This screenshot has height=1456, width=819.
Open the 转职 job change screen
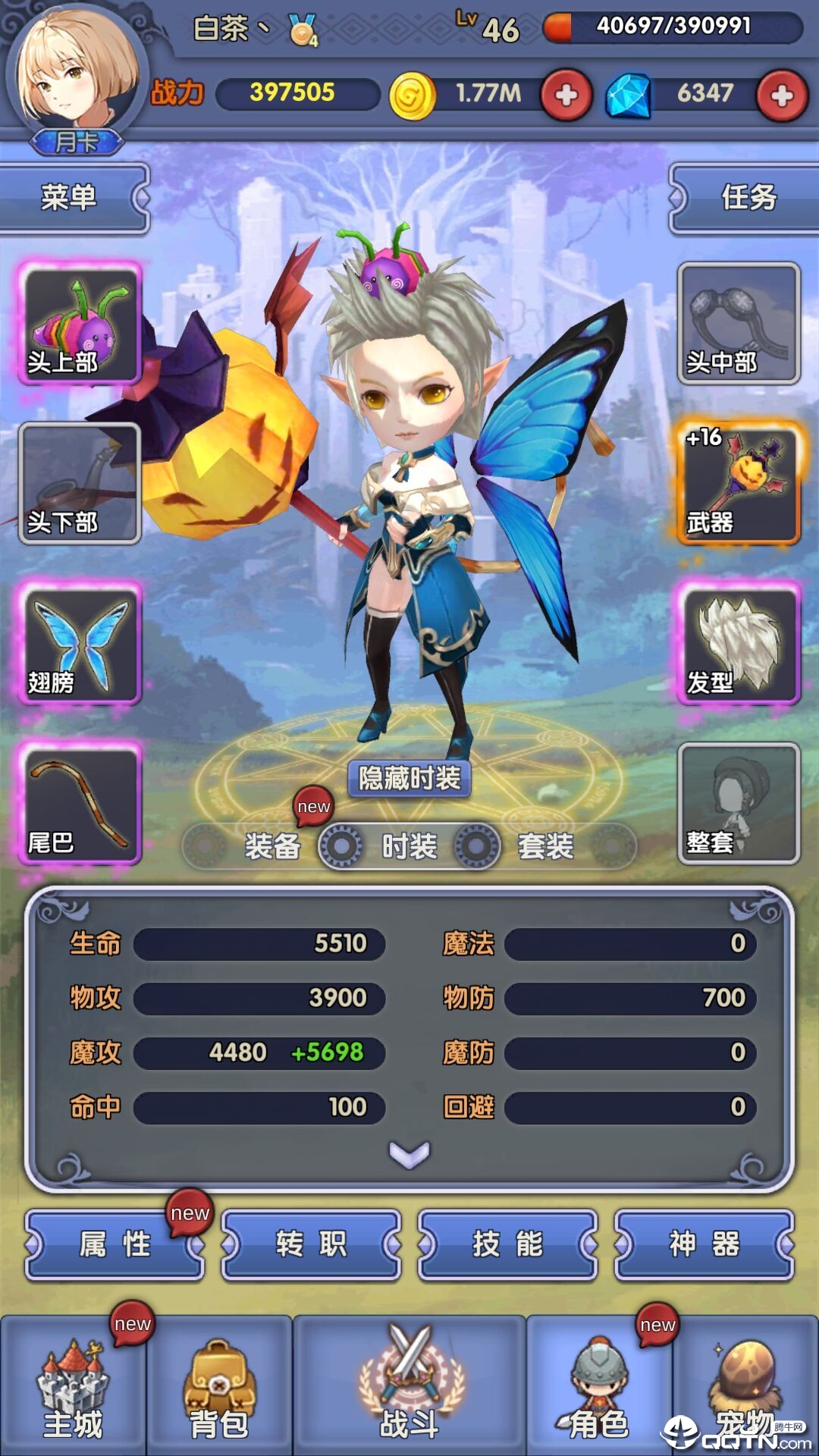point(311,1244)
